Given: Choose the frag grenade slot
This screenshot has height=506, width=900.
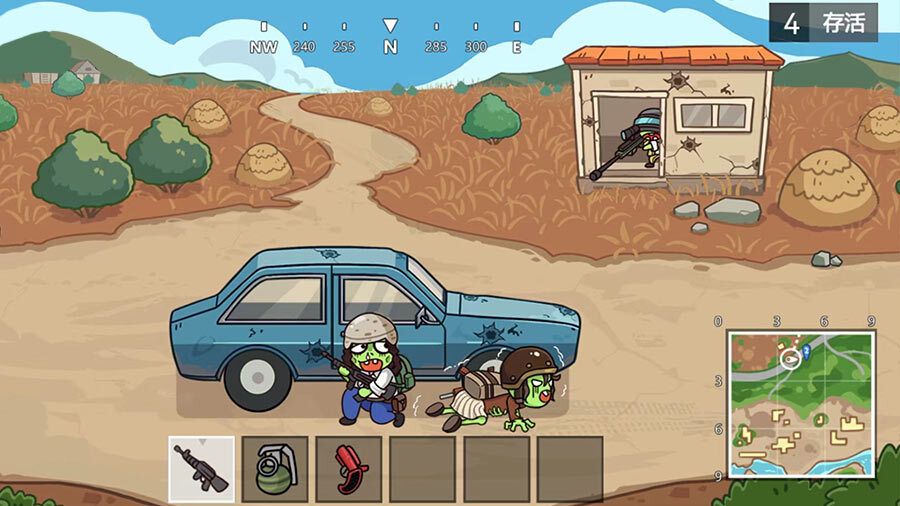Looking at the screenshot, I should (x=275, y=468).
